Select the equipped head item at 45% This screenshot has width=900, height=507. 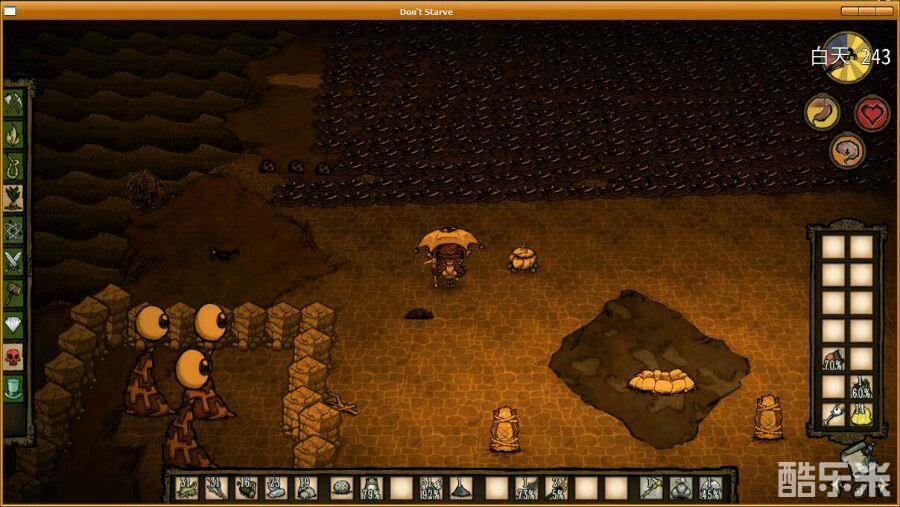[x=711, y=488]
